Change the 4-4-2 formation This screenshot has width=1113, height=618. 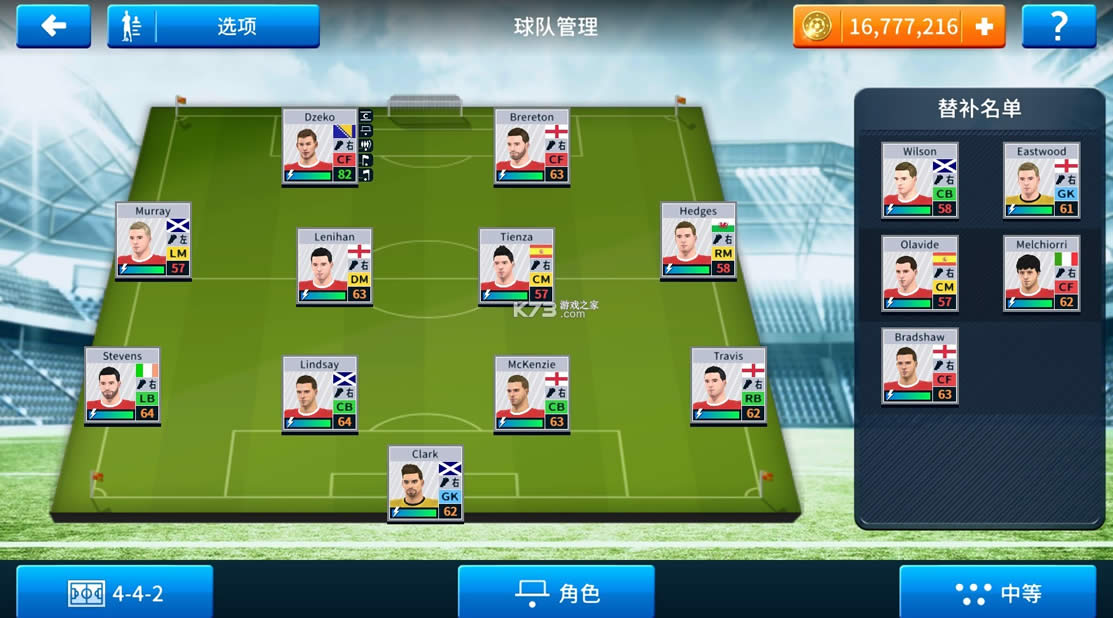point(115,593)
